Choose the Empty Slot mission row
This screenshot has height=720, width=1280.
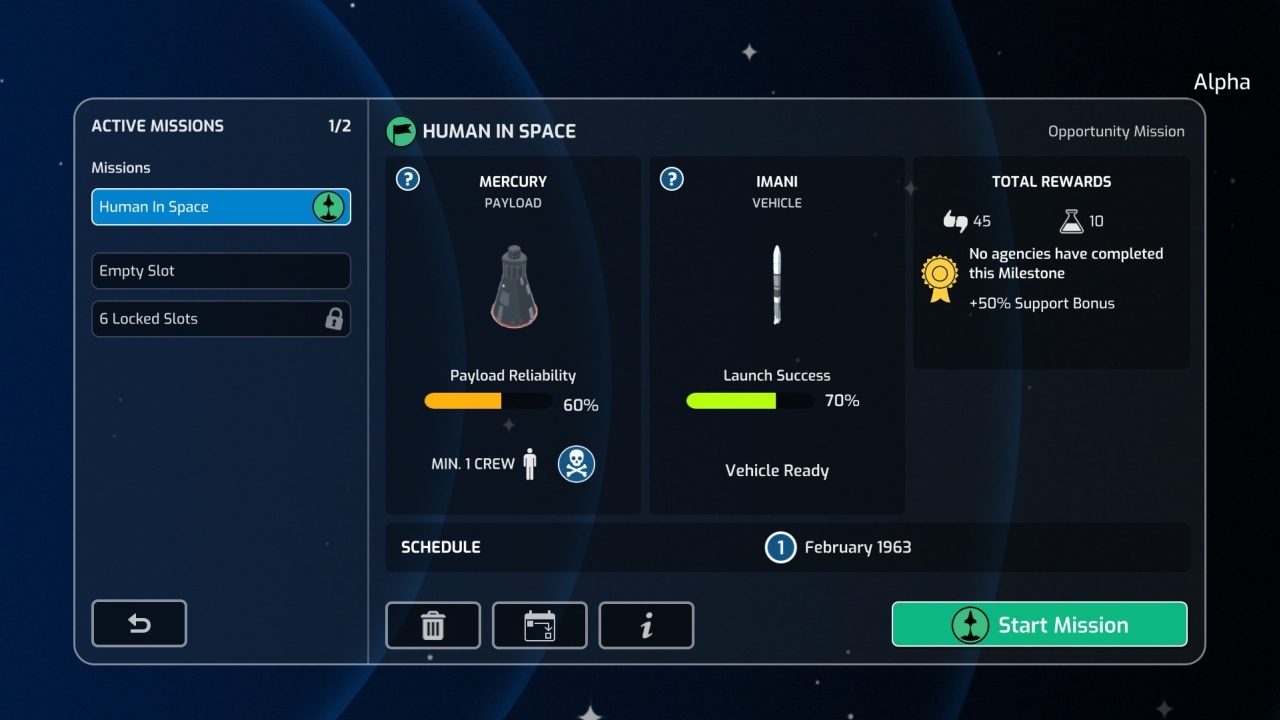[x=221, y=271]
